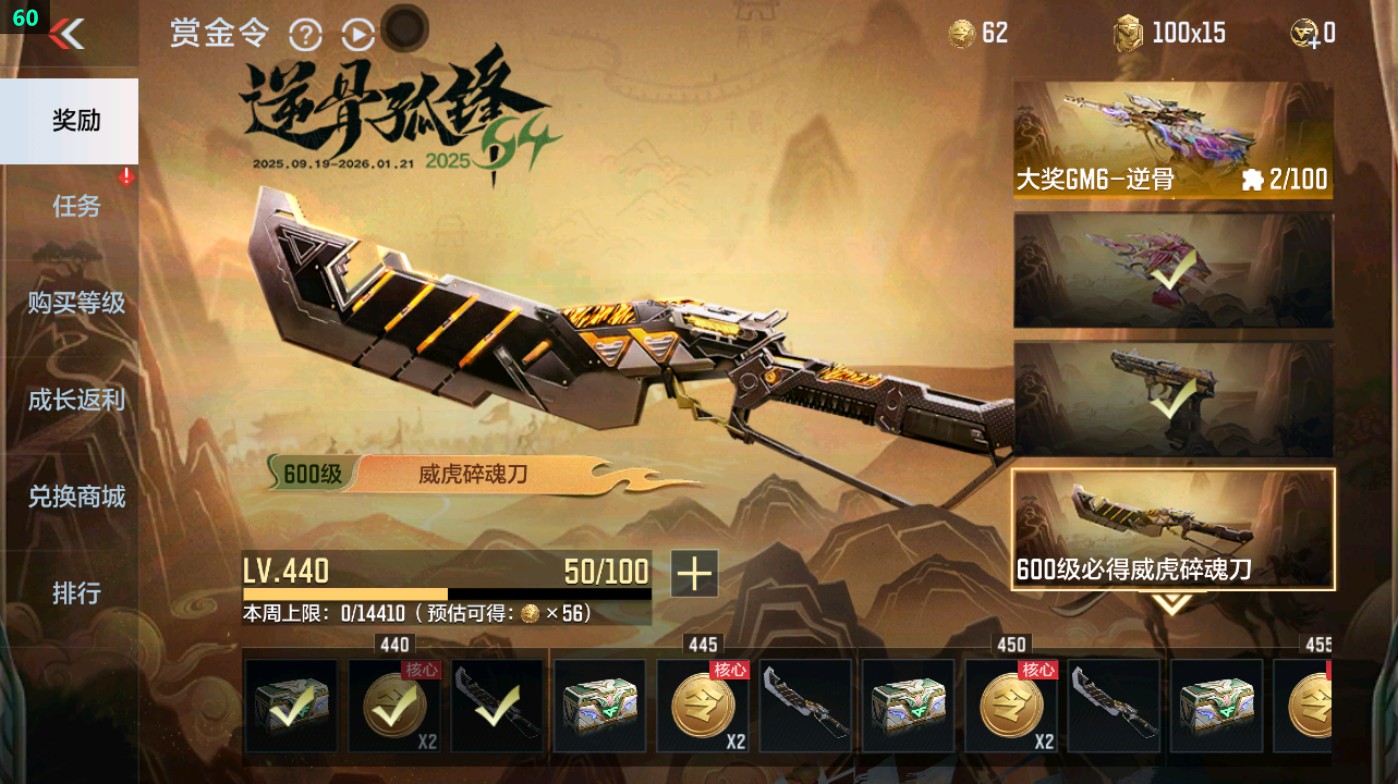
Task: Expand the double down arrows below the reward panel
Action: 1175,601
